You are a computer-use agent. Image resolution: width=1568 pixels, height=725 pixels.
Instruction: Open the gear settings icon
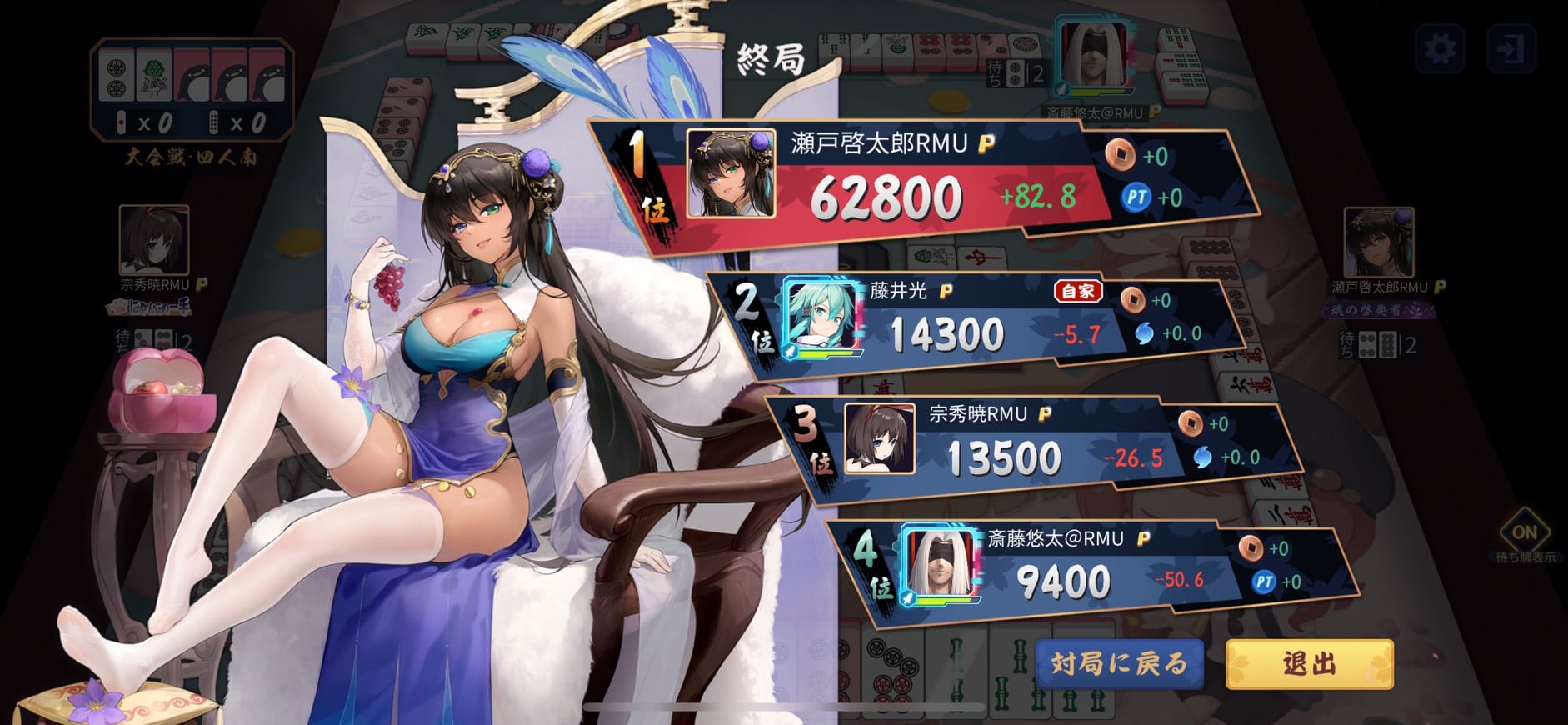[x=1441, y=49]
